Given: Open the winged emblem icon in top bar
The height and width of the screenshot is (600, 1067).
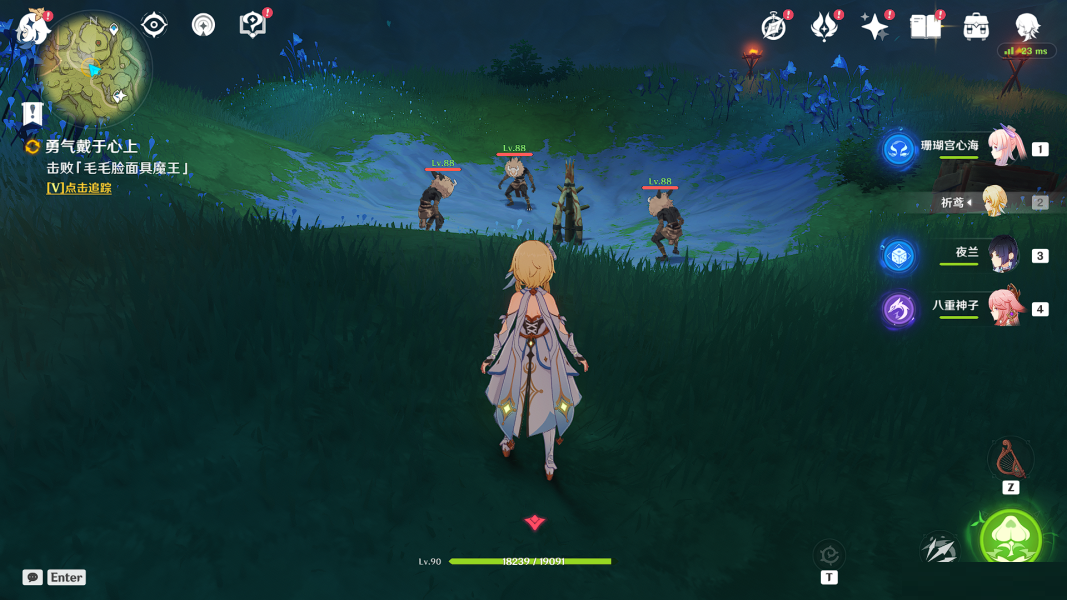Looking at the screenshot, I should 823,27.
